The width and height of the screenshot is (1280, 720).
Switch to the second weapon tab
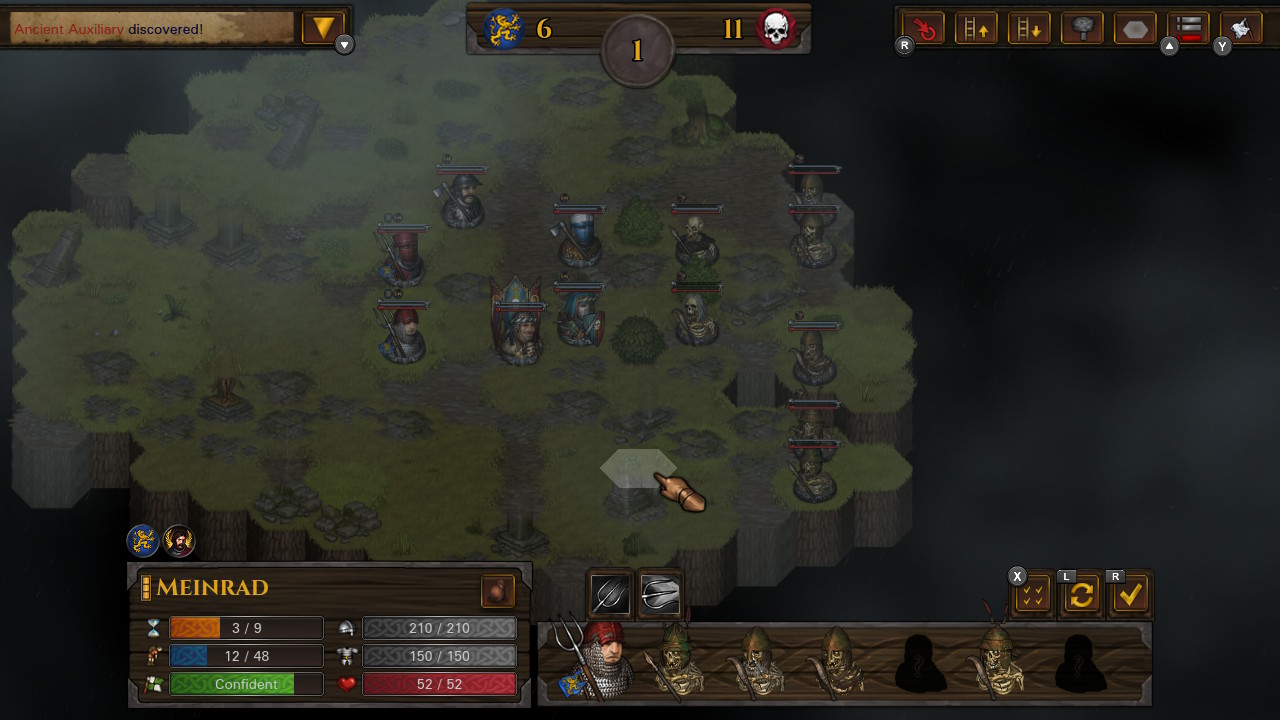tap(661, 594)
